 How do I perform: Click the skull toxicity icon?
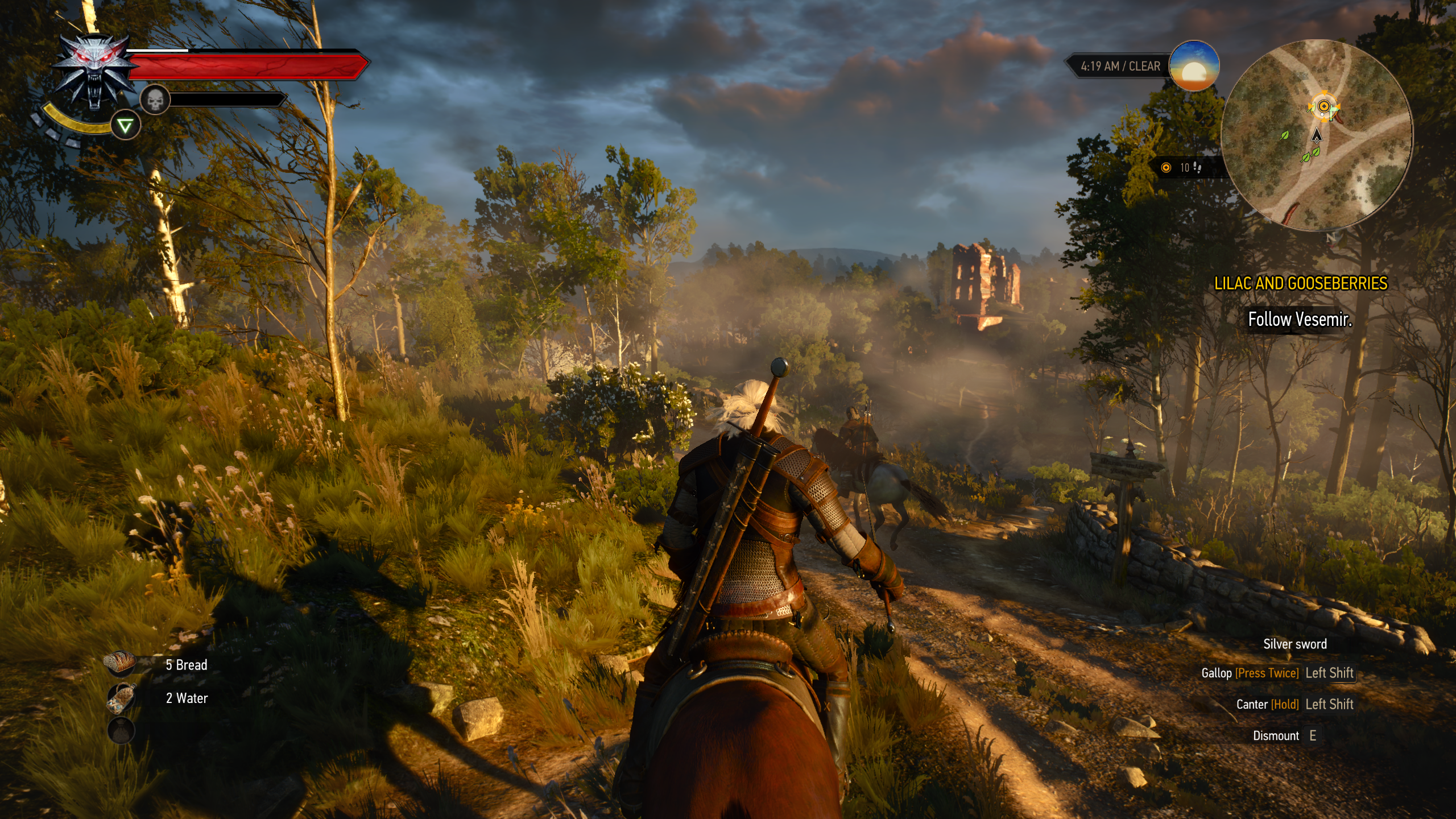[155, 100]
